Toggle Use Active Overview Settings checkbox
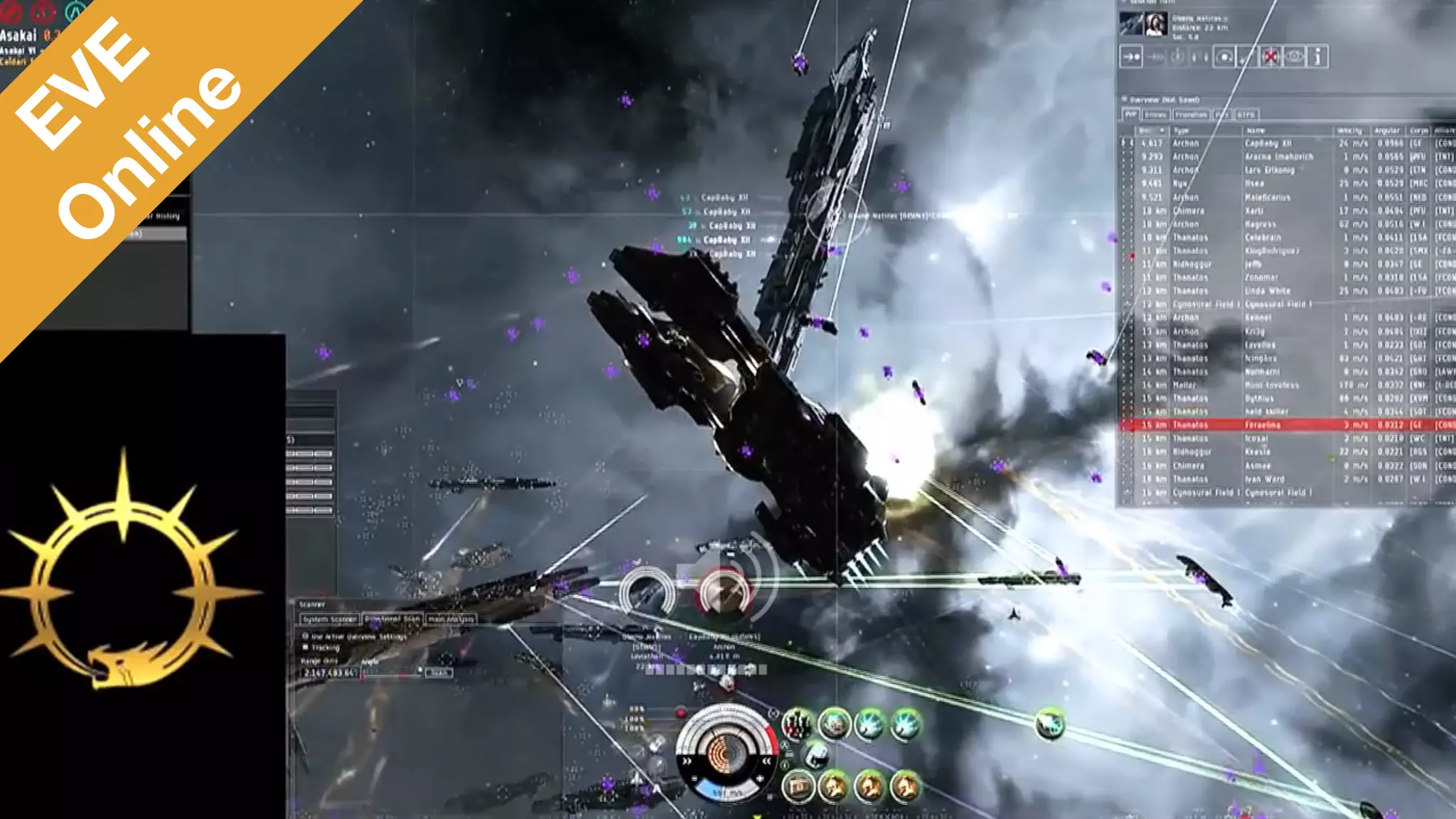Viewport: 1456px width, 819px height. click(306, 636)
